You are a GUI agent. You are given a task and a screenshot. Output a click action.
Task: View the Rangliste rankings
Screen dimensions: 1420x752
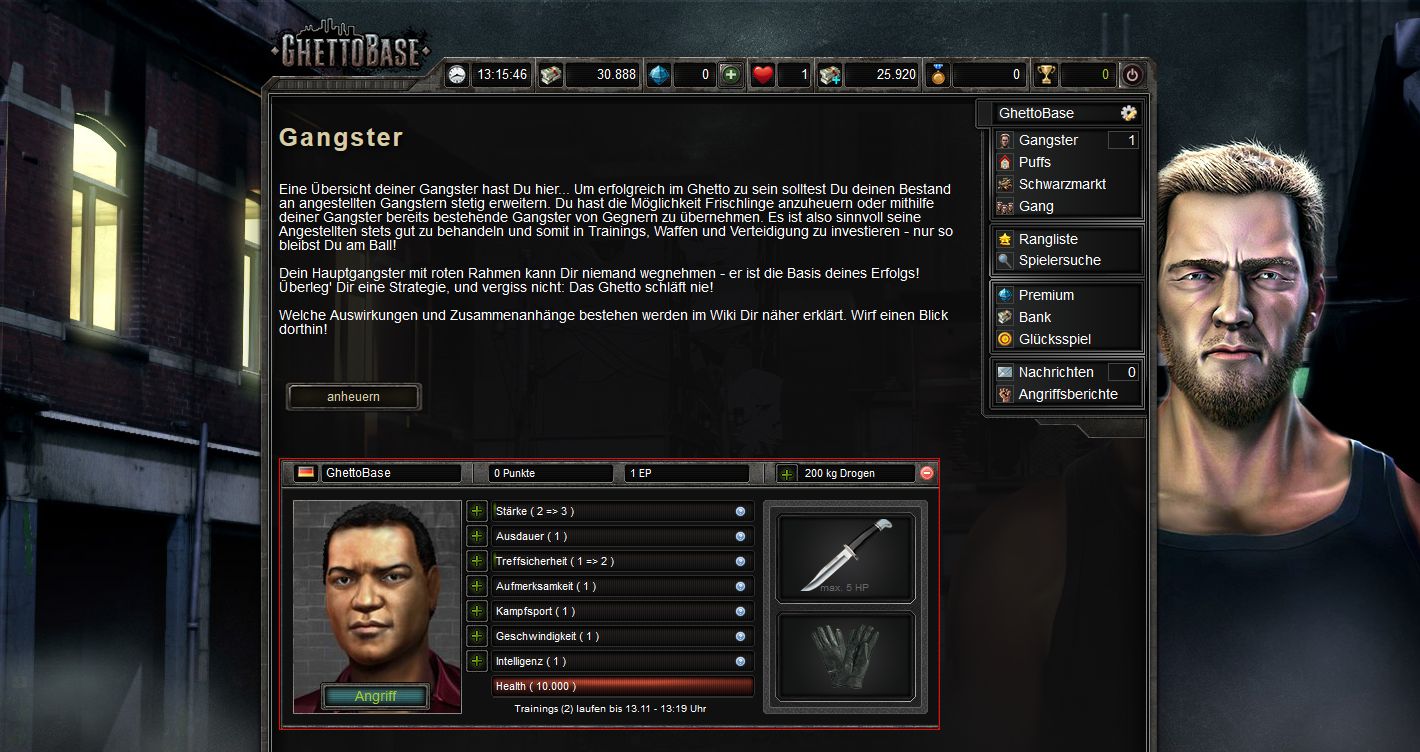click(1047, 240)
